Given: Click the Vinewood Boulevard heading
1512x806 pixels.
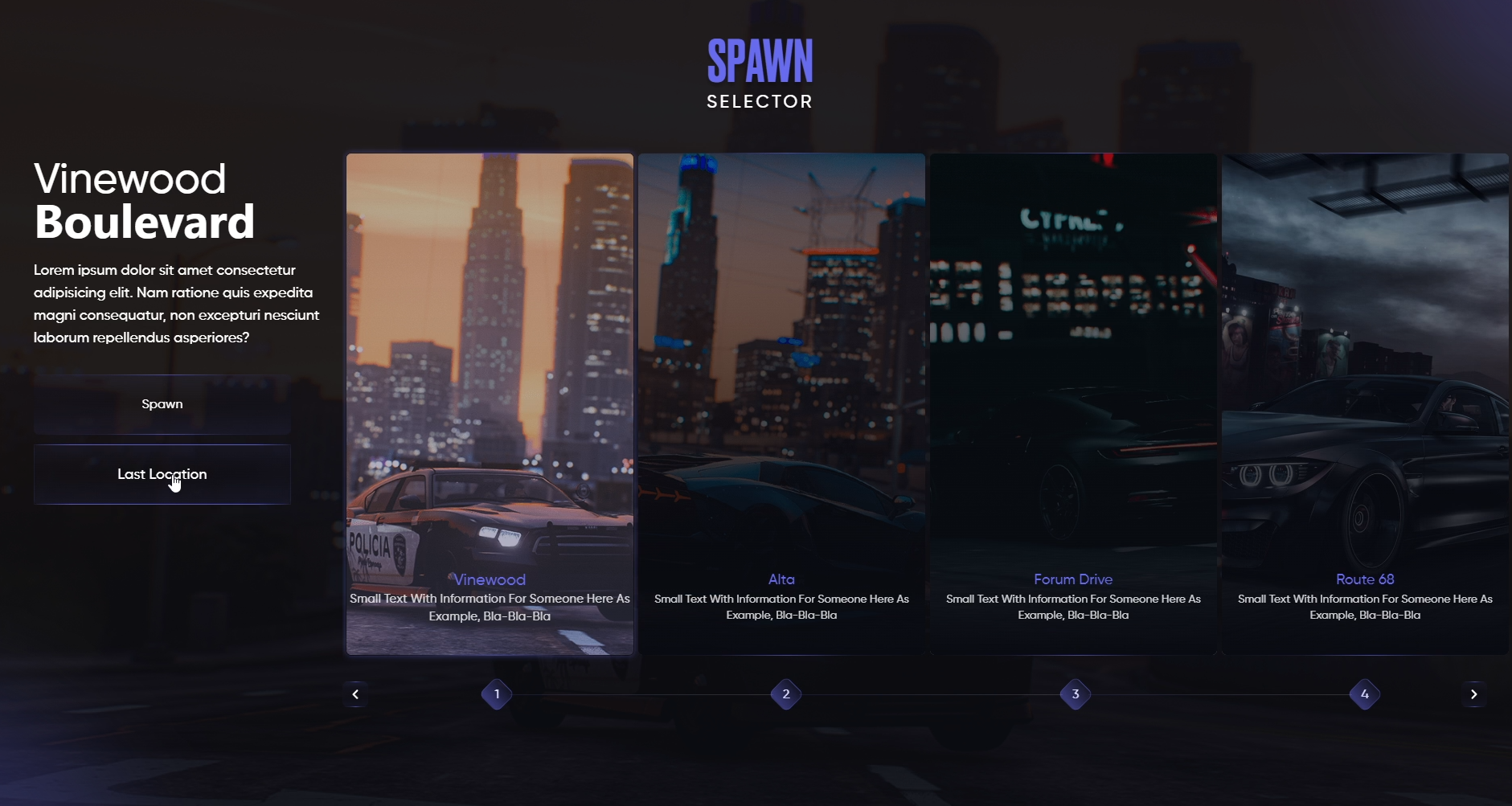Looking at the screenshot, I should [x=144, y=199].
